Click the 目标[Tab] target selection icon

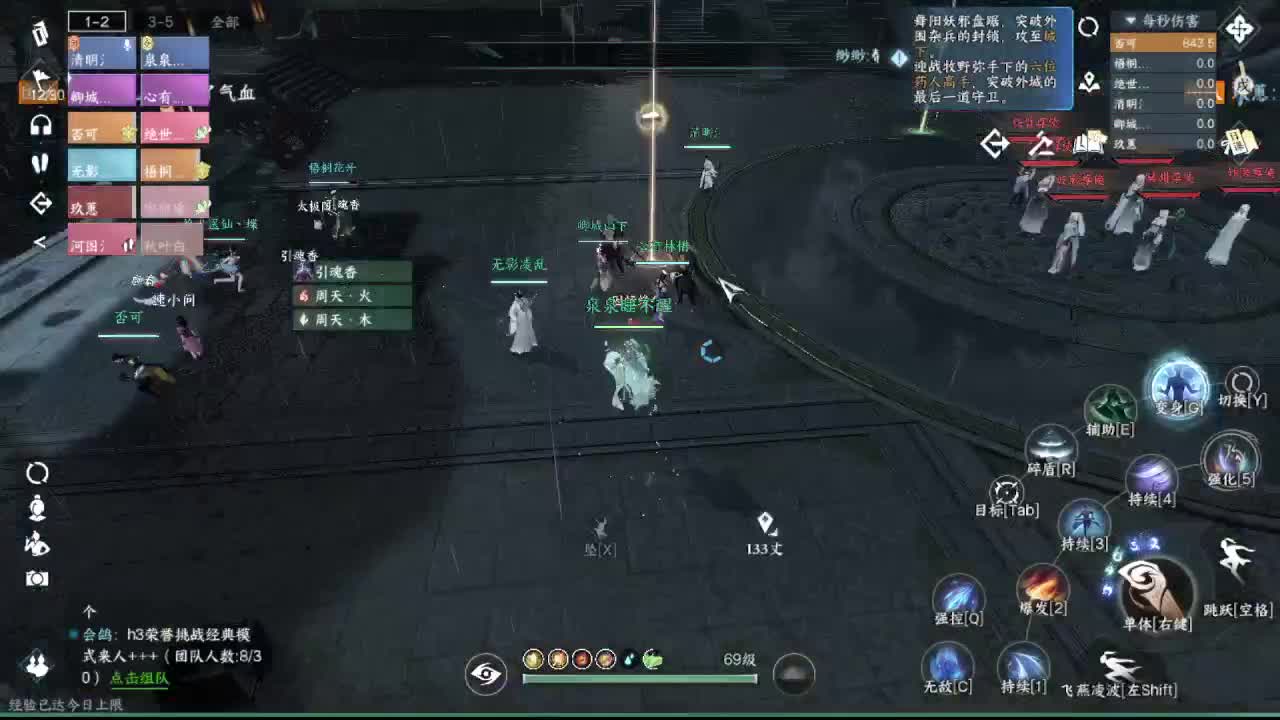tap(1006, 492)
